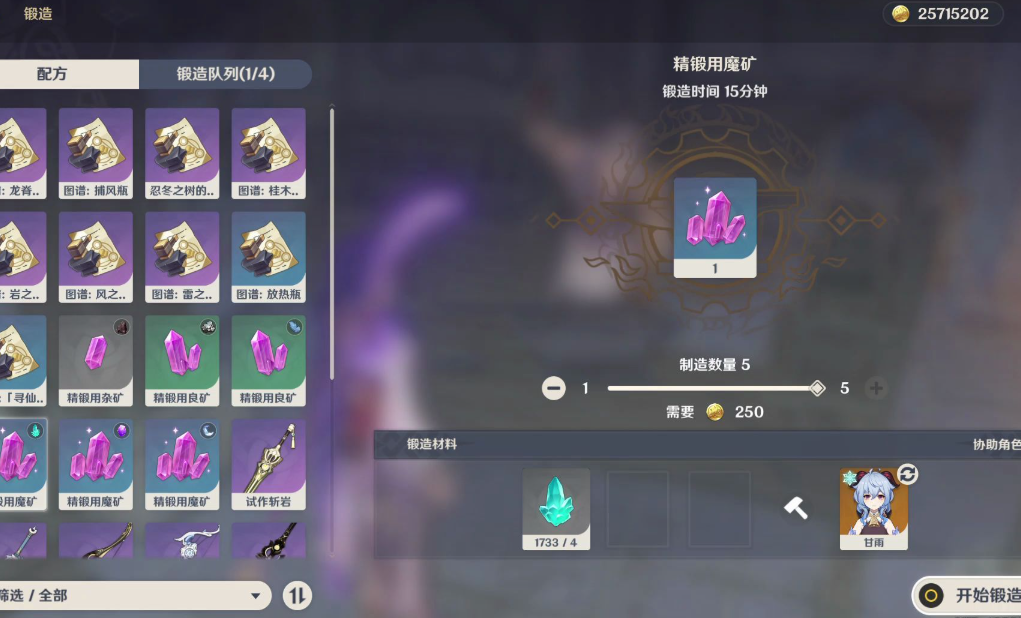Select the 图谱: 捕风瓶 recipe
The height and width of the screenshot is (618, 1021).
(x=95, y=153)
